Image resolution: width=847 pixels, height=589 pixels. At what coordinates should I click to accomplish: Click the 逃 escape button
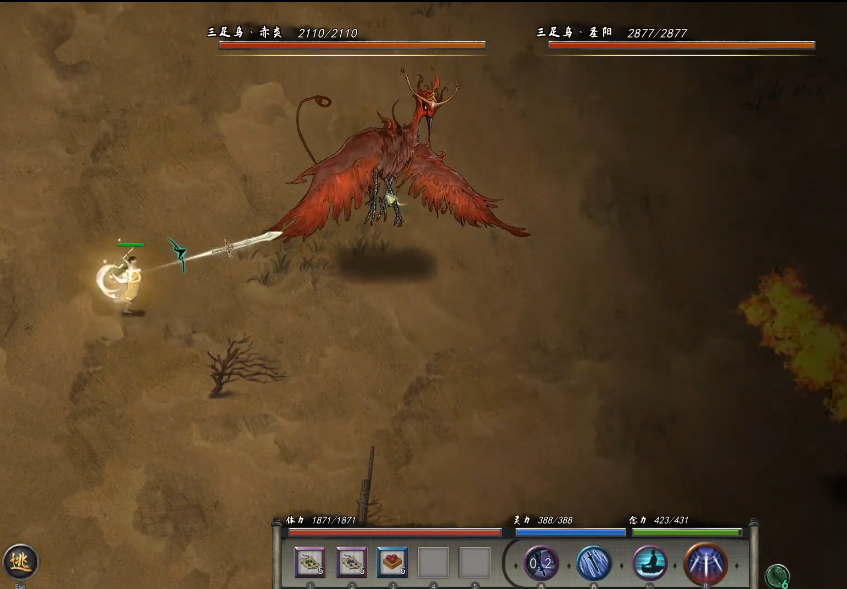point(19,561)
